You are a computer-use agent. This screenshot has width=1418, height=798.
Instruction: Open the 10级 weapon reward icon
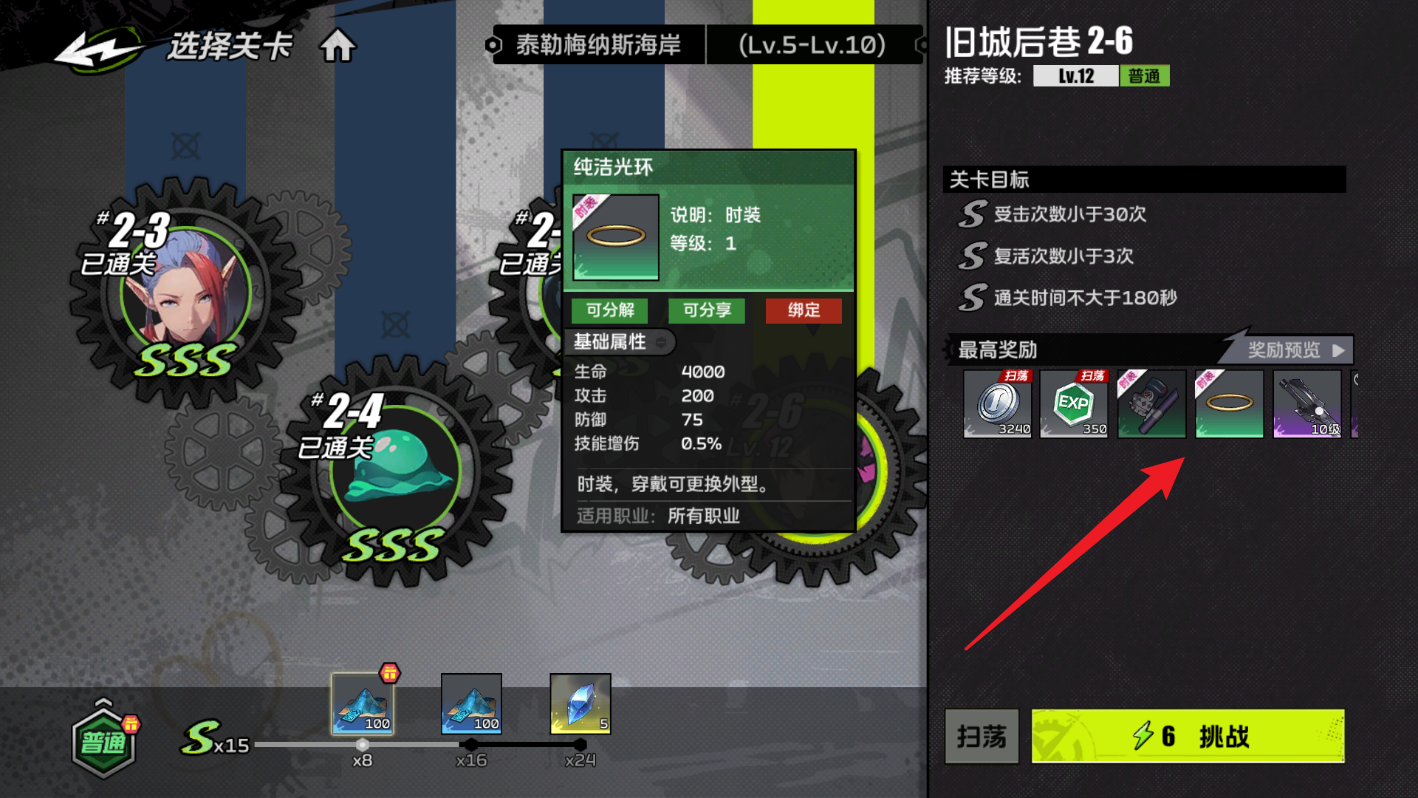(x=1306, y=404)
